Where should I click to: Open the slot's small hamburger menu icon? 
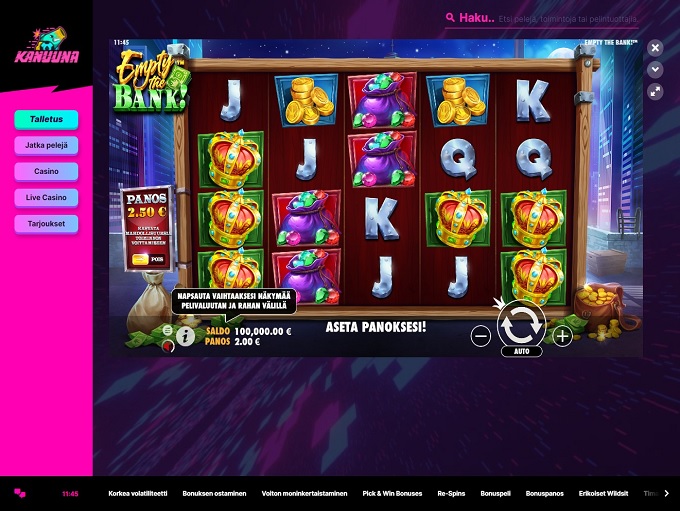(167, 329)
